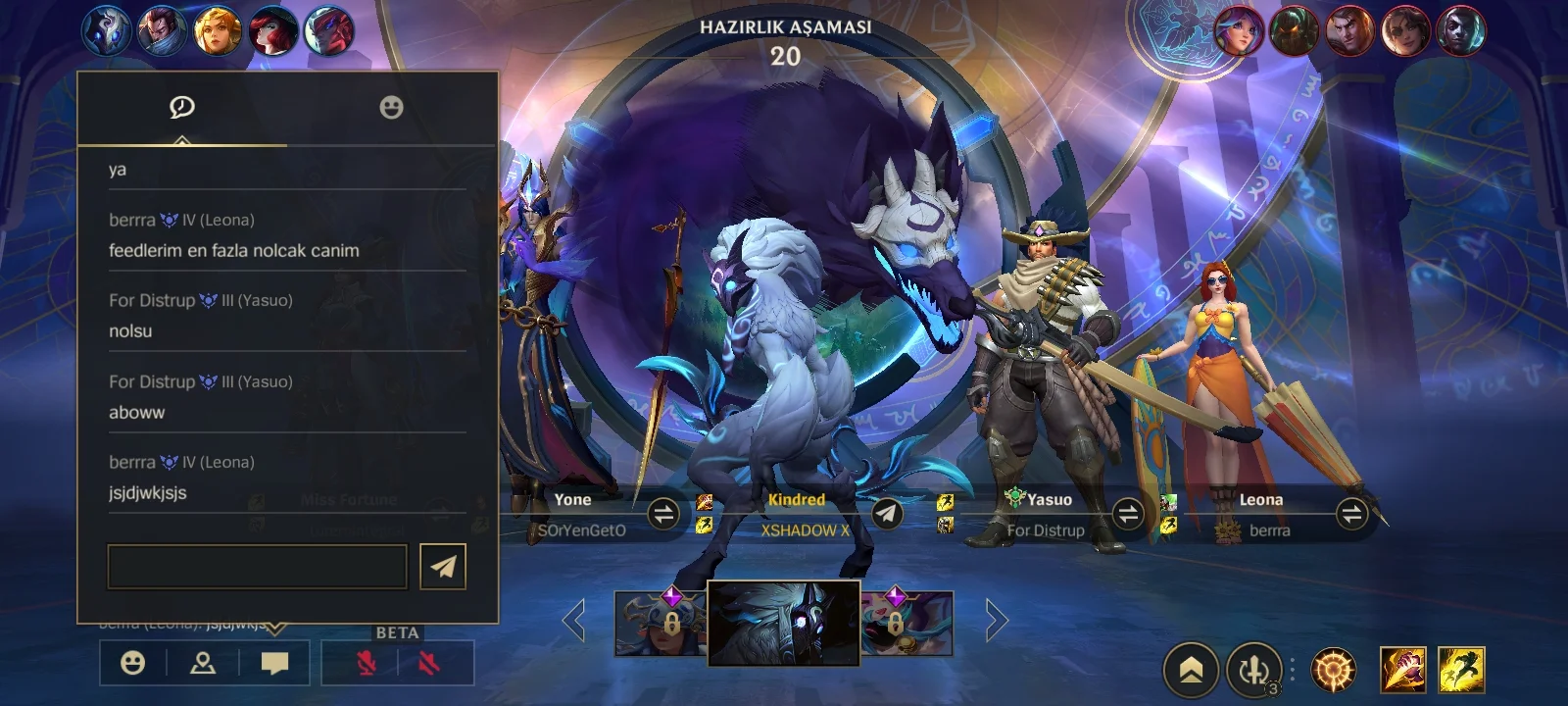Select the locked skin thumbnail on the left
The width and height of the screenshot is (1568, 706).
coord(661,624)
